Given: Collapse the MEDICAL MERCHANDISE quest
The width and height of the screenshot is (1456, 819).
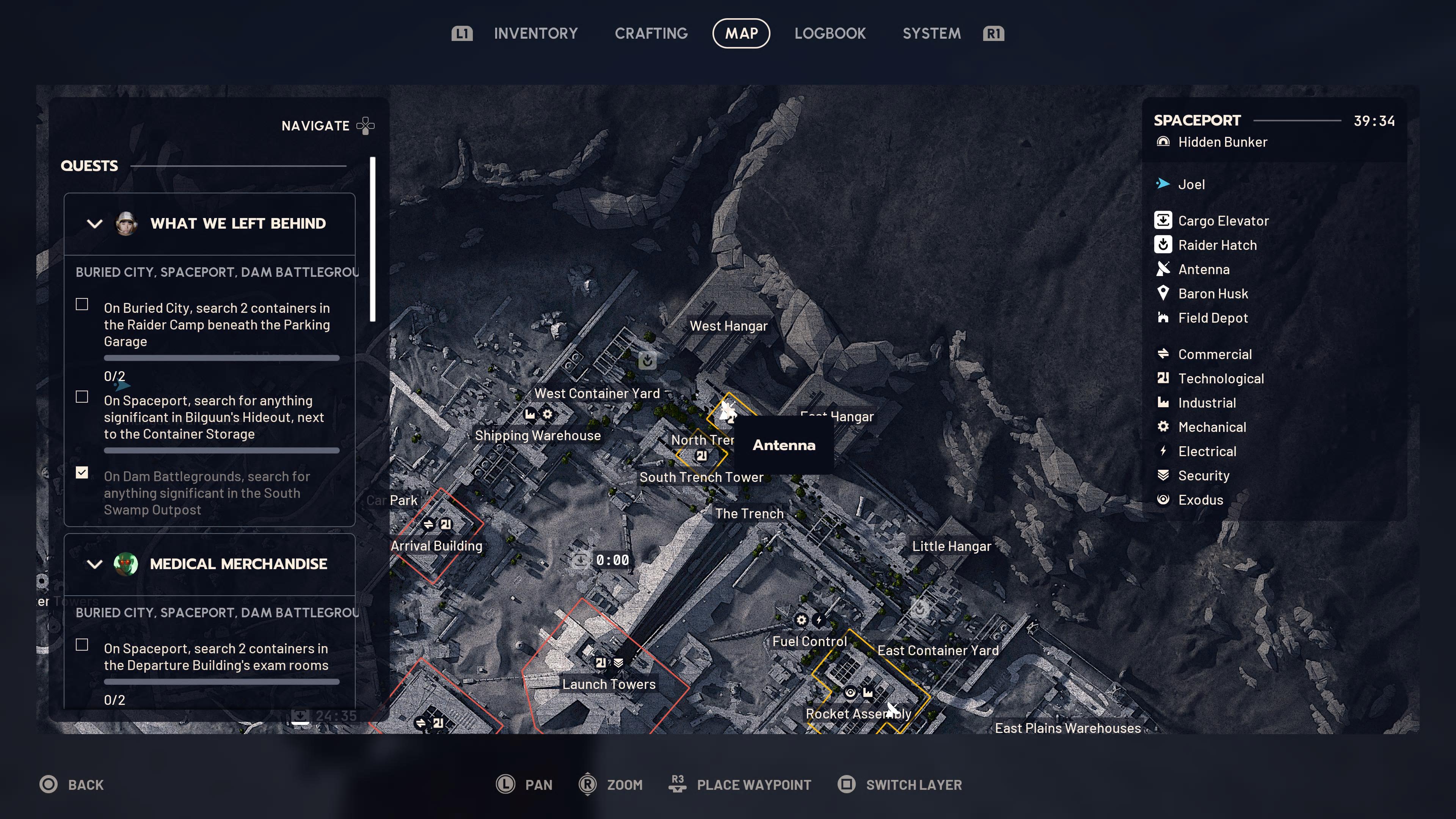Looking at the screenshot, I should (94, 564).
